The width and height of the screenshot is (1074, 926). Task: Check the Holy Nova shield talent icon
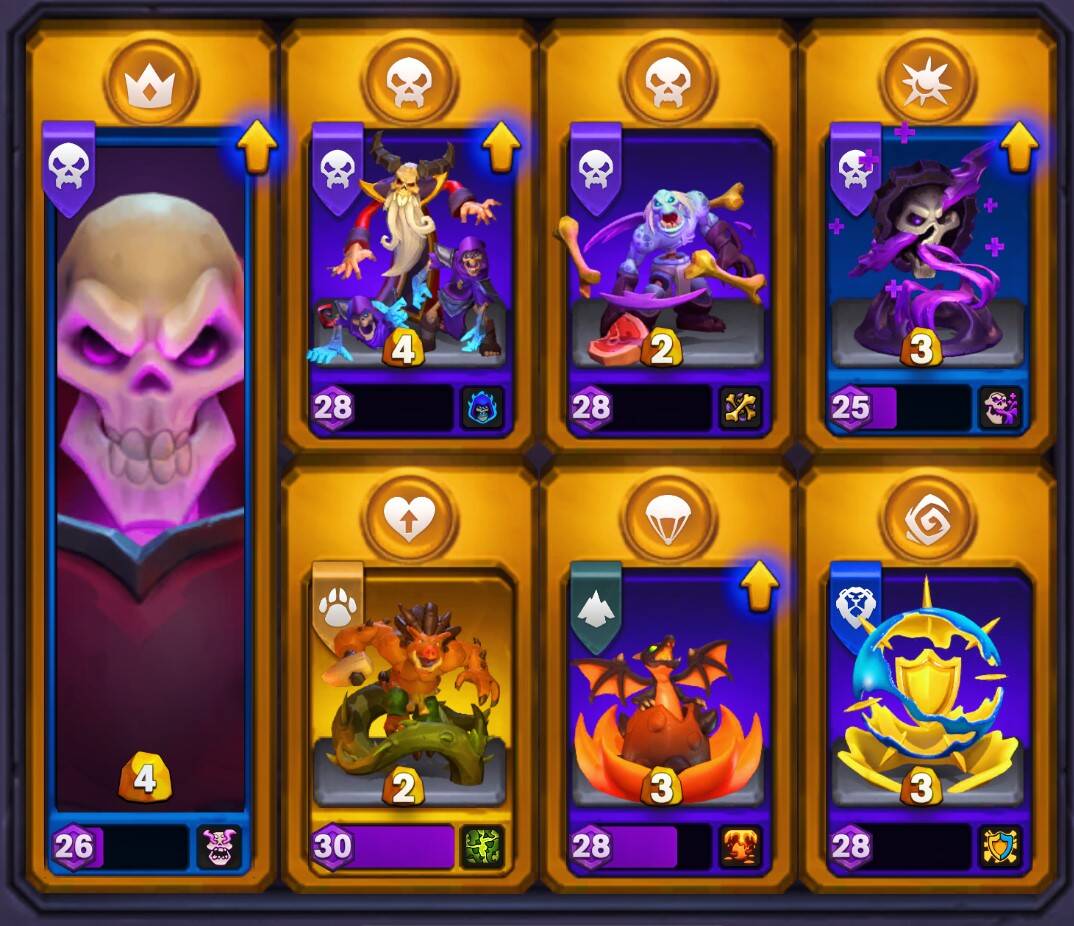click(999, 847)
